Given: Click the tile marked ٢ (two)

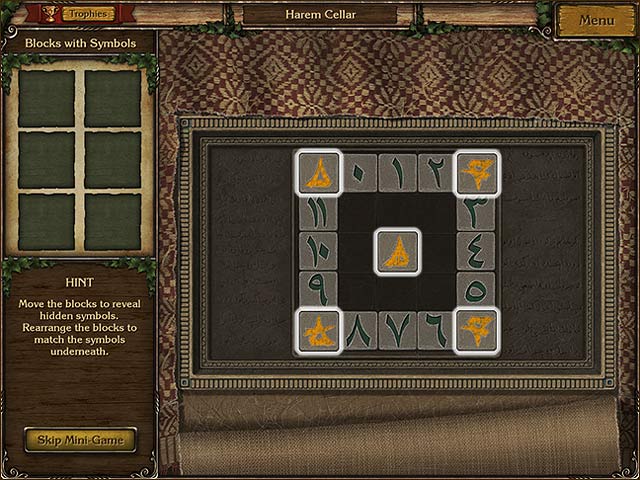Looking at the screenshot, I should pos(436,172).
